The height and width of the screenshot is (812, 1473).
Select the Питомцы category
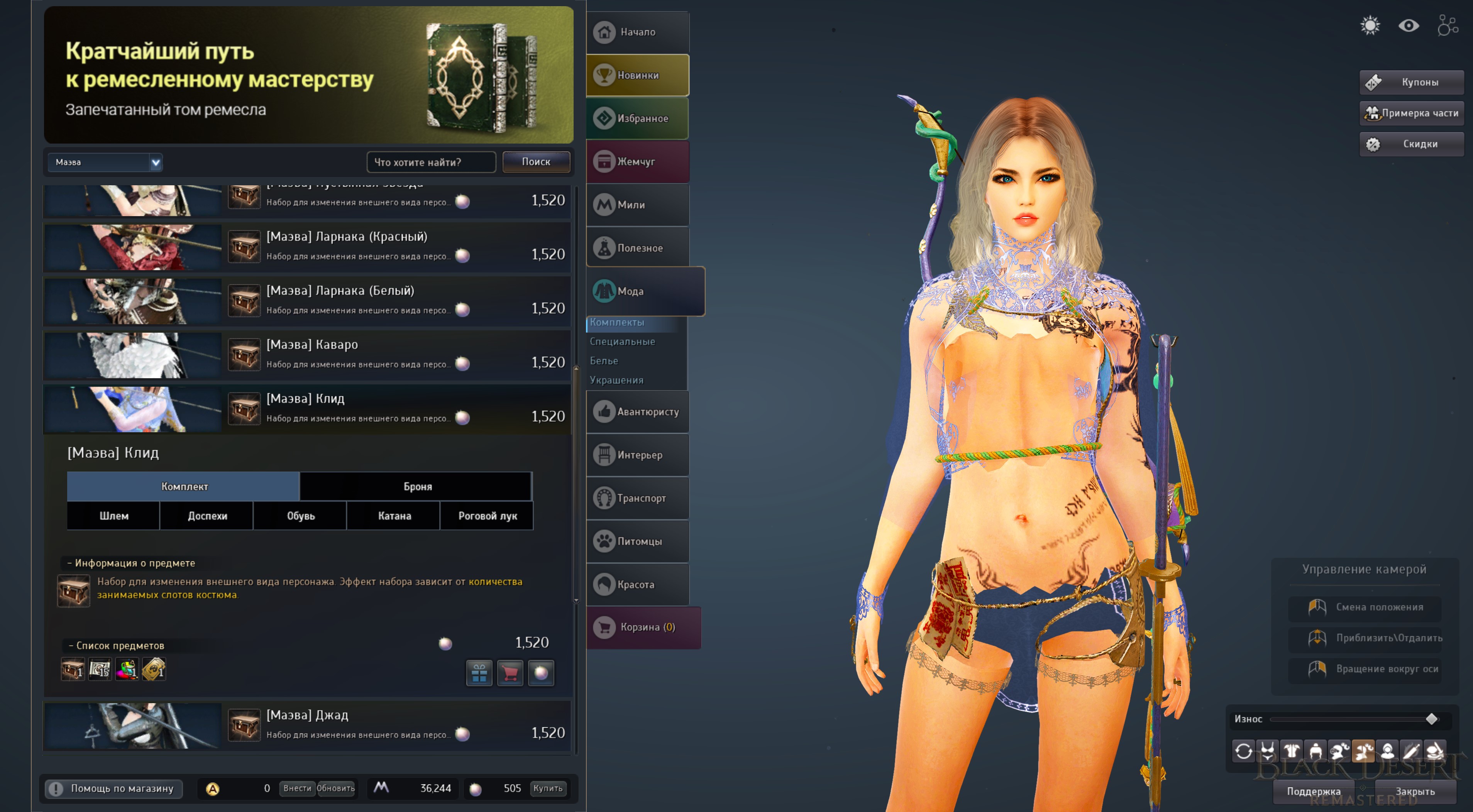click(638, 541)
